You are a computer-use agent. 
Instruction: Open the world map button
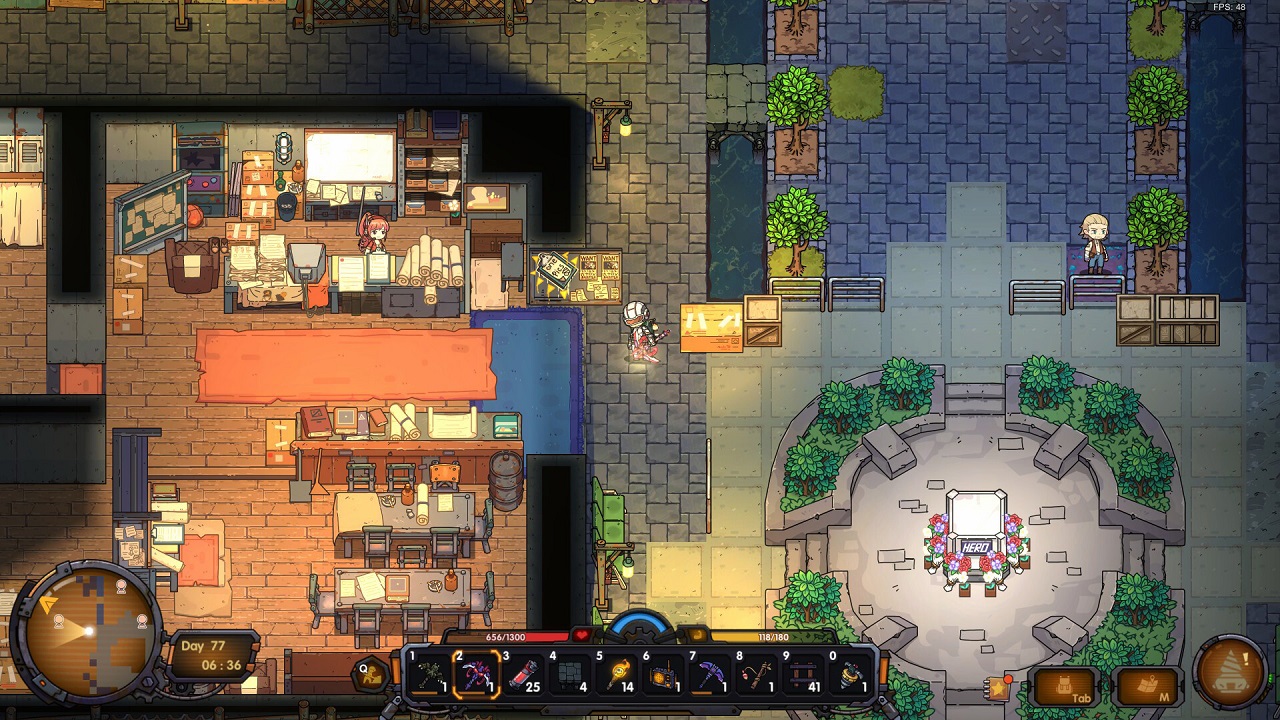click(x=1147, y=686)
